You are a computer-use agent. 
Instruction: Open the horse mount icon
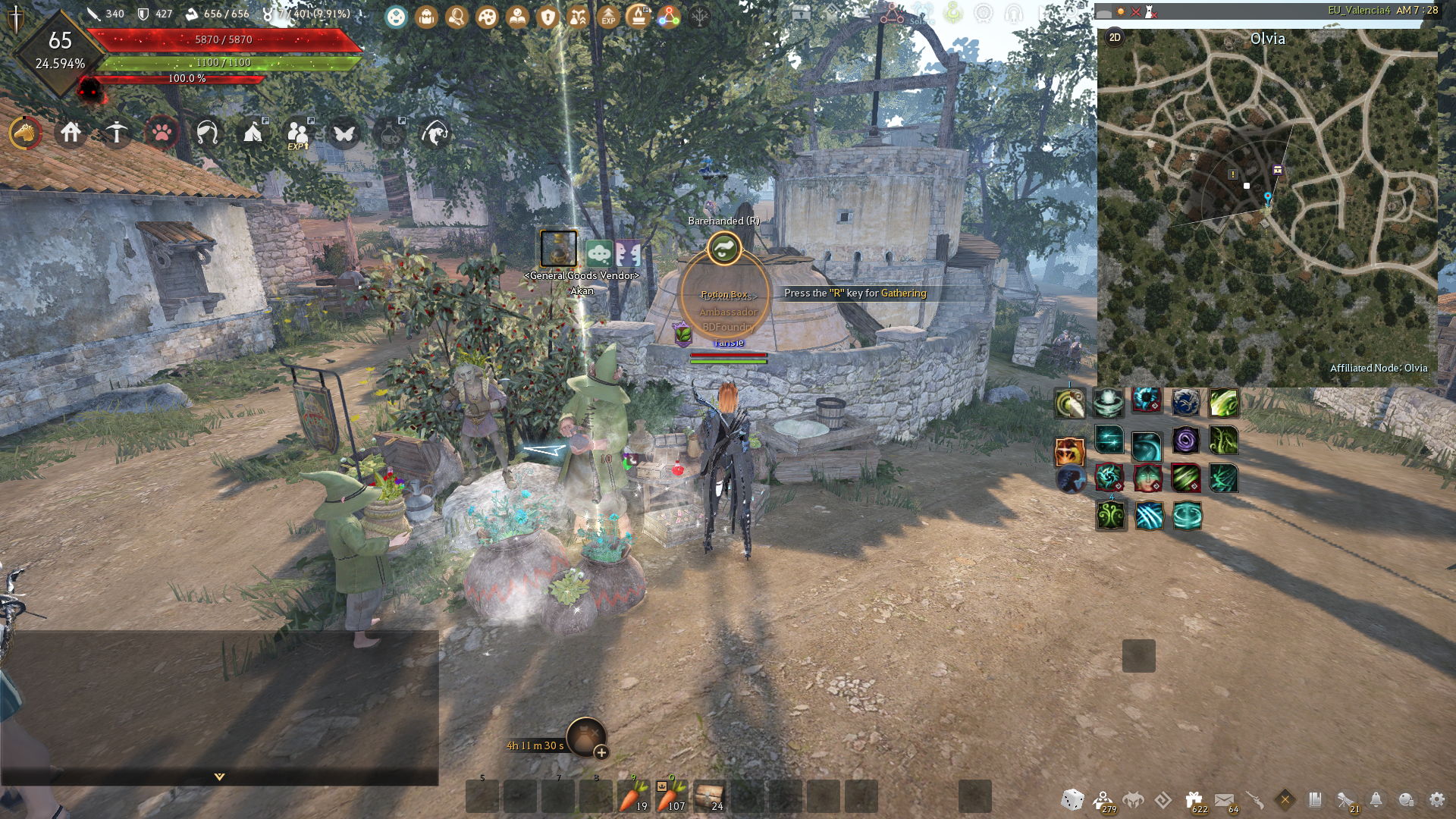(x=26, y=133)
